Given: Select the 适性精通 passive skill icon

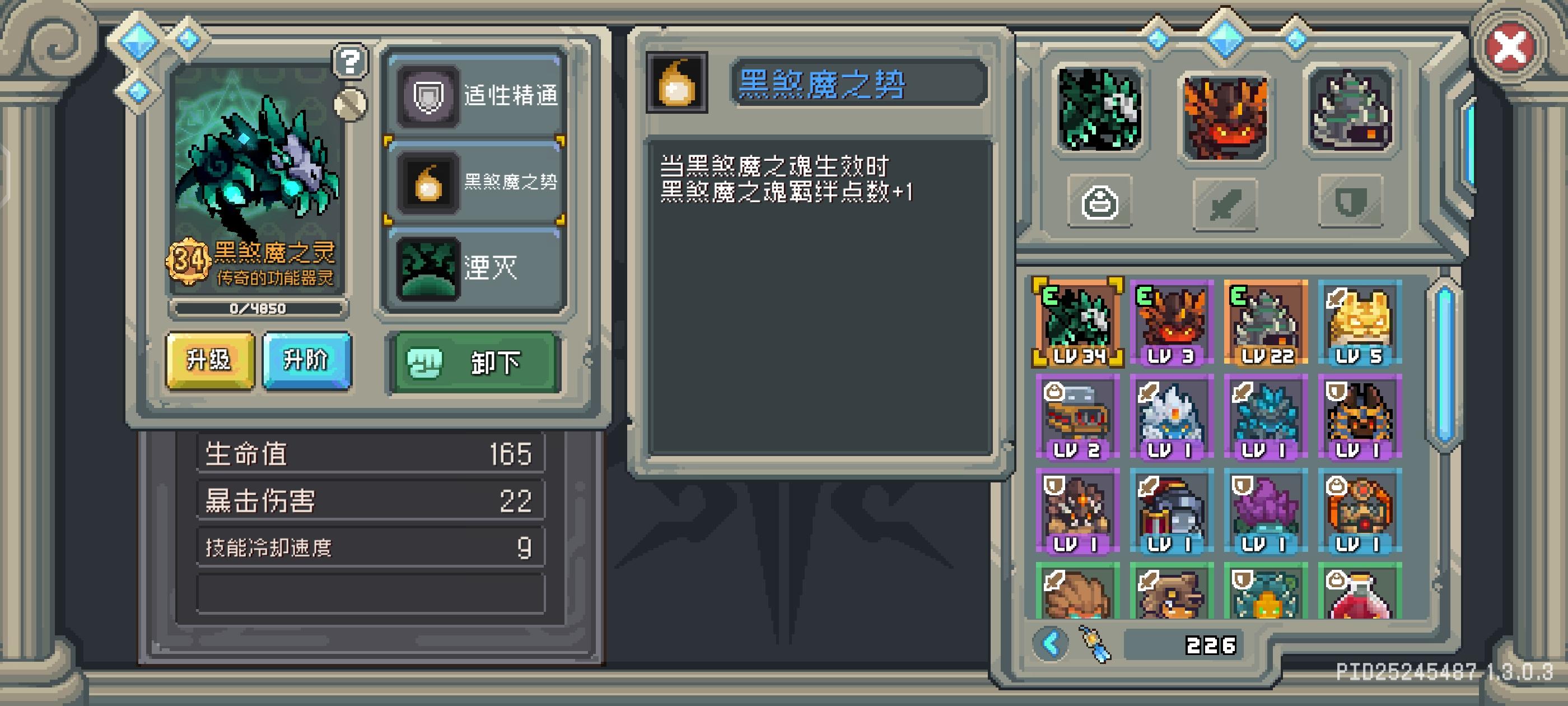Looking at the screenshot, I should coord(428,96).
